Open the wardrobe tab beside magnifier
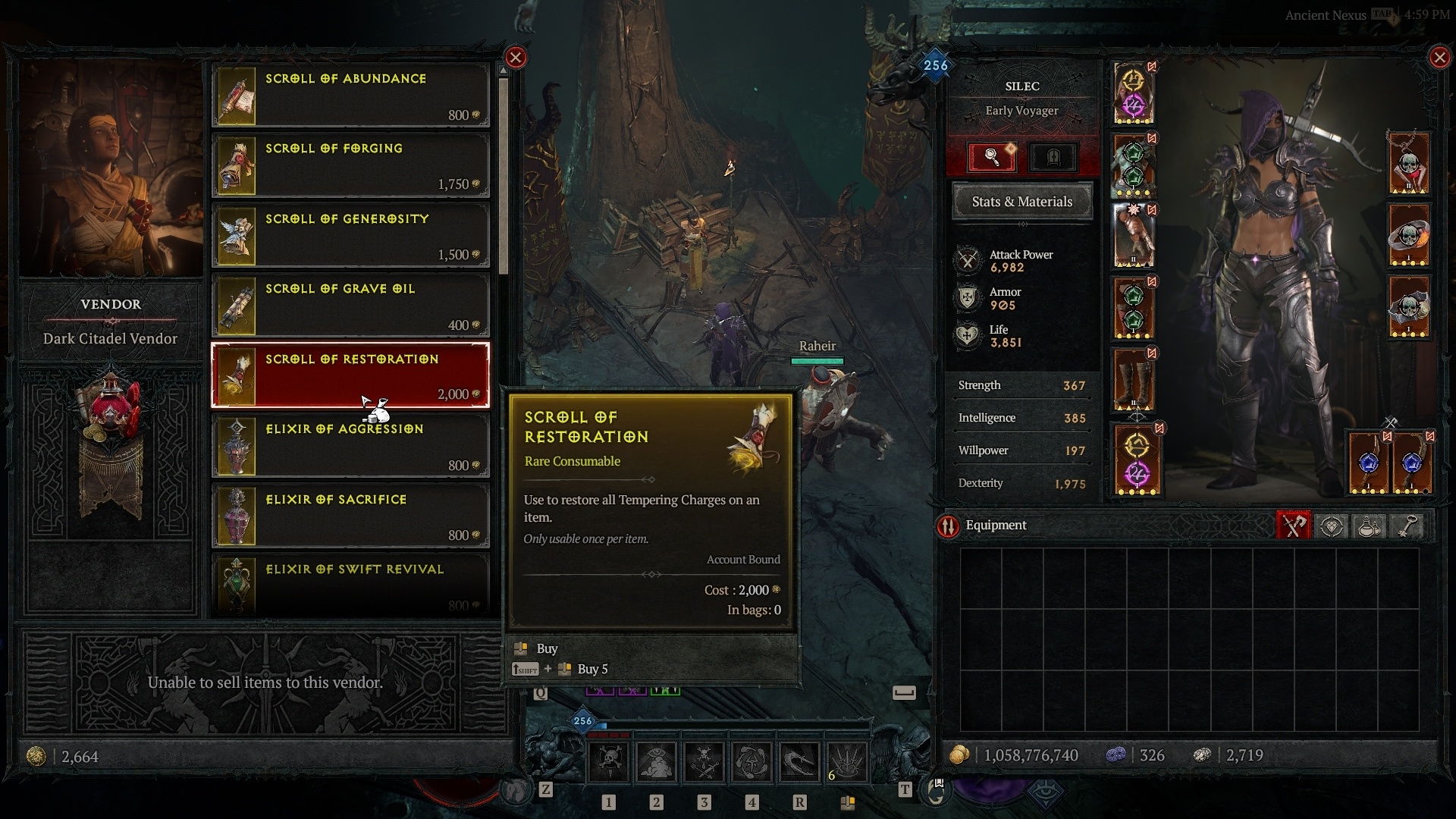Viewport: 1456px width, 819px height. coord(1053,157)
